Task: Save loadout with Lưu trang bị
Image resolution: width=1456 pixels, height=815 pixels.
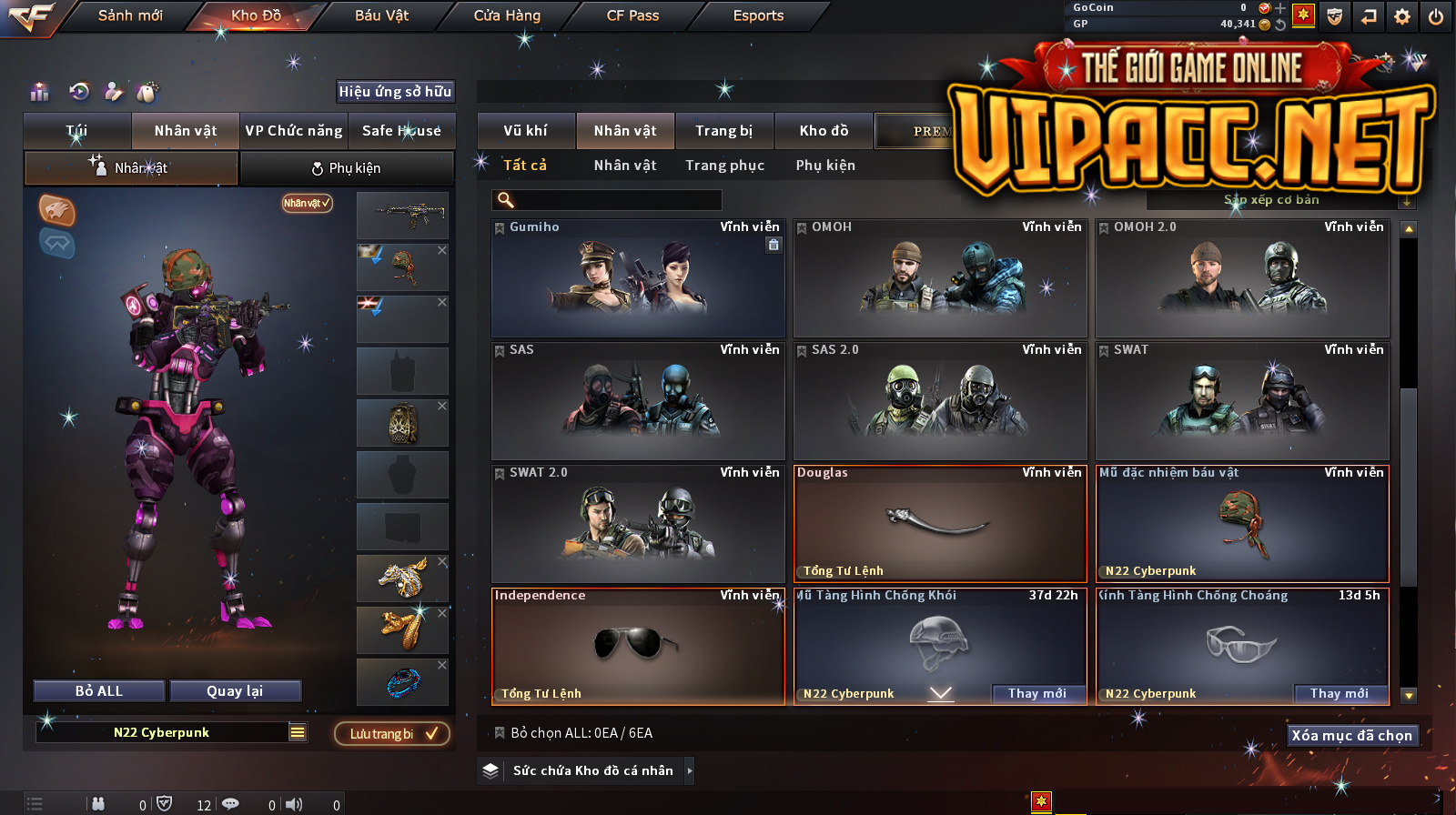Action: 392,734
